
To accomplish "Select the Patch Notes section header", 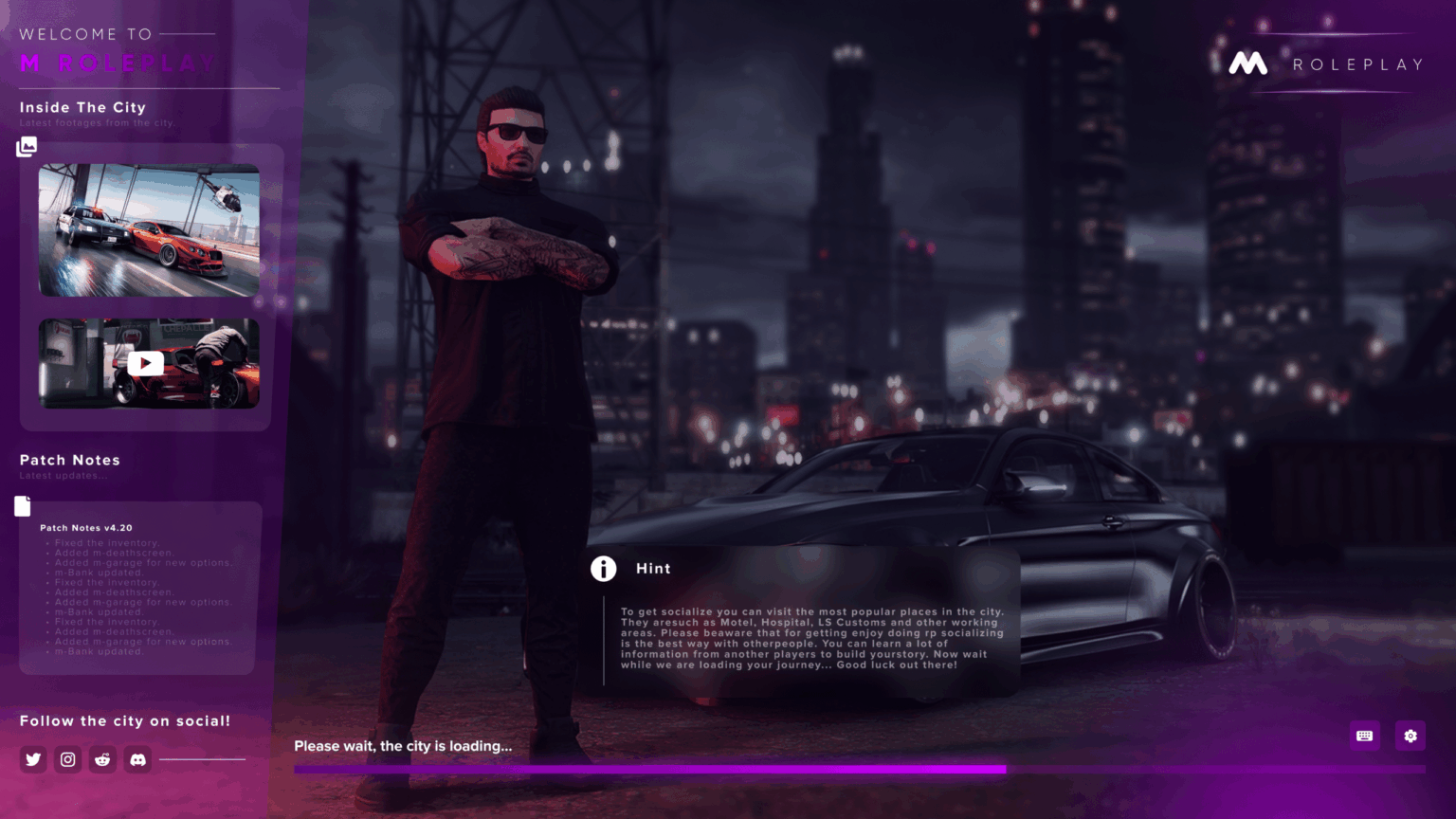I will point(69,460).
